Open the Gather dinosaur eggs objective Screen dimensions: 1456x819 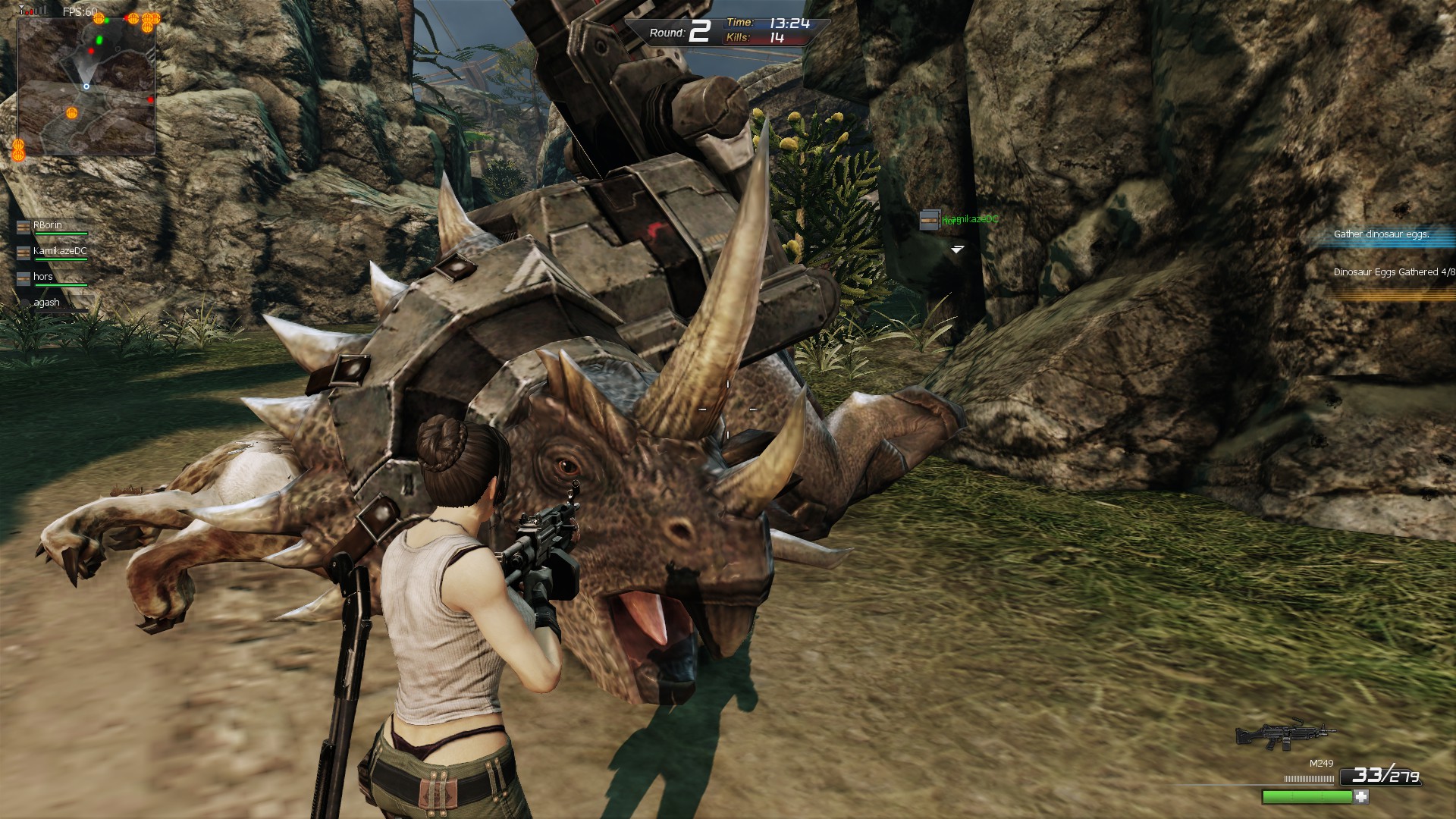[x=1381, y=234]
